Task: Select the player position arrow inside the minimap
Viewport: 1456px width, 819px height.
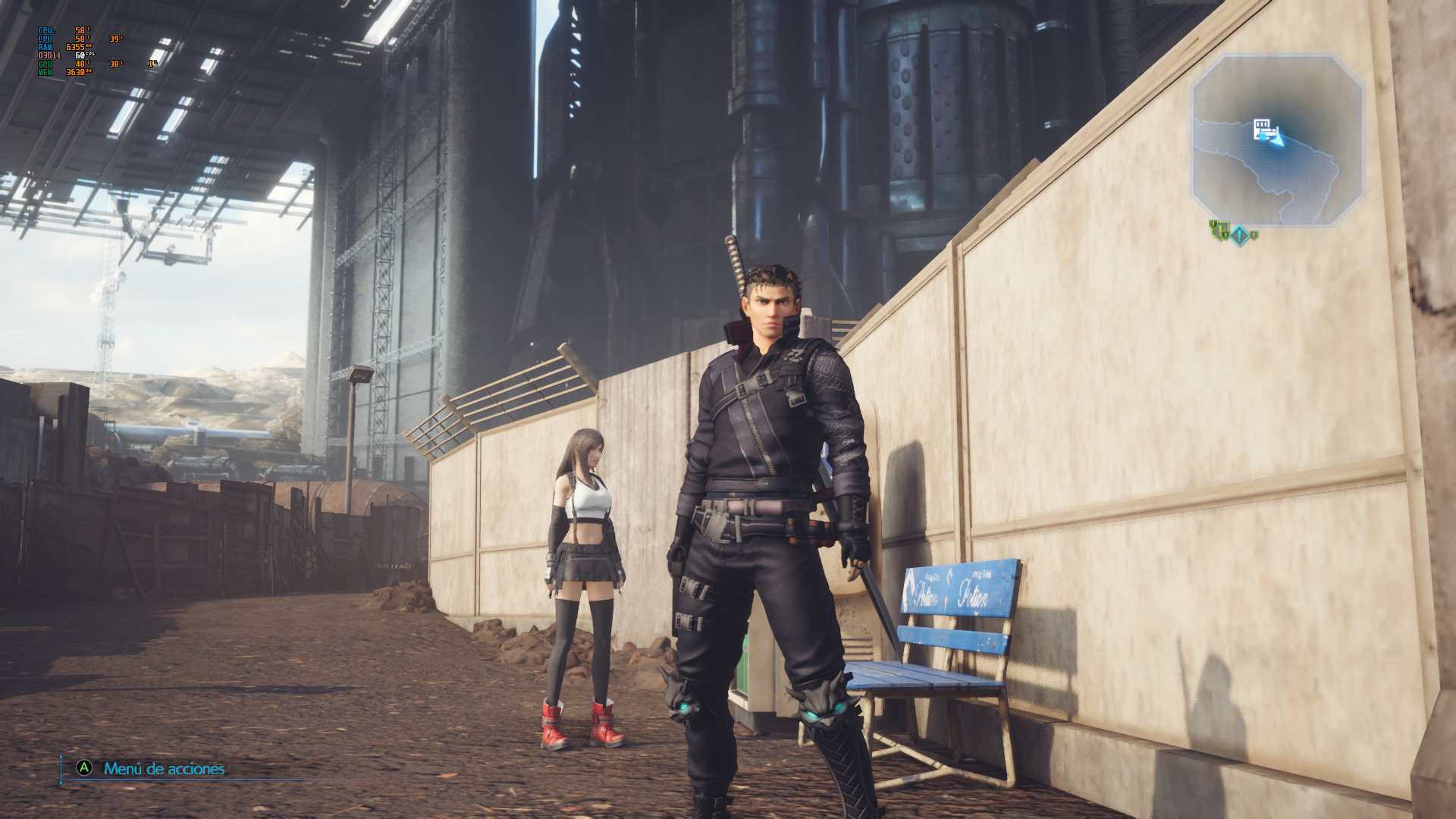Action: pos(1277,140)
